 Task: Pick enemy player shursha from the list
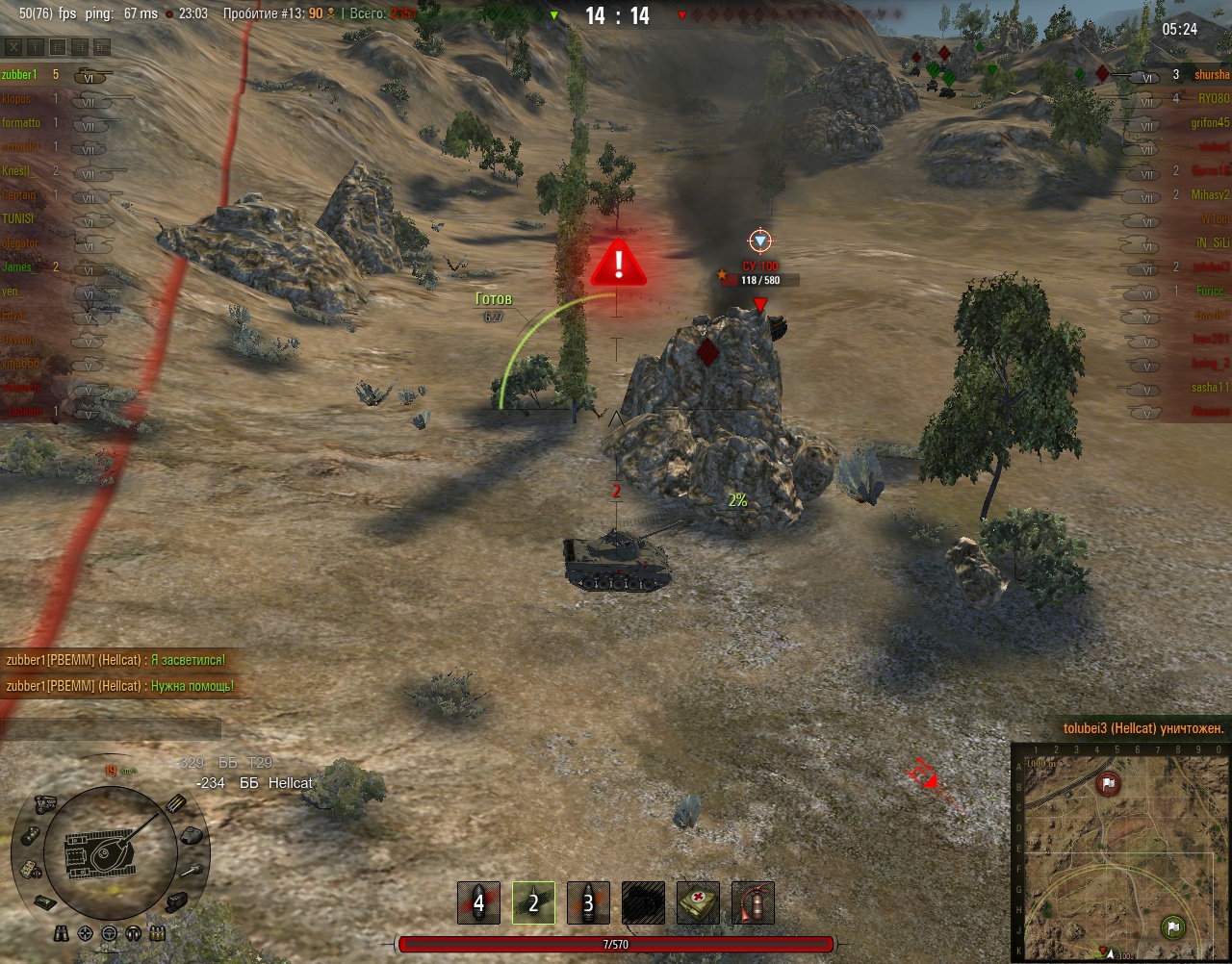(x=1211, y=75)
